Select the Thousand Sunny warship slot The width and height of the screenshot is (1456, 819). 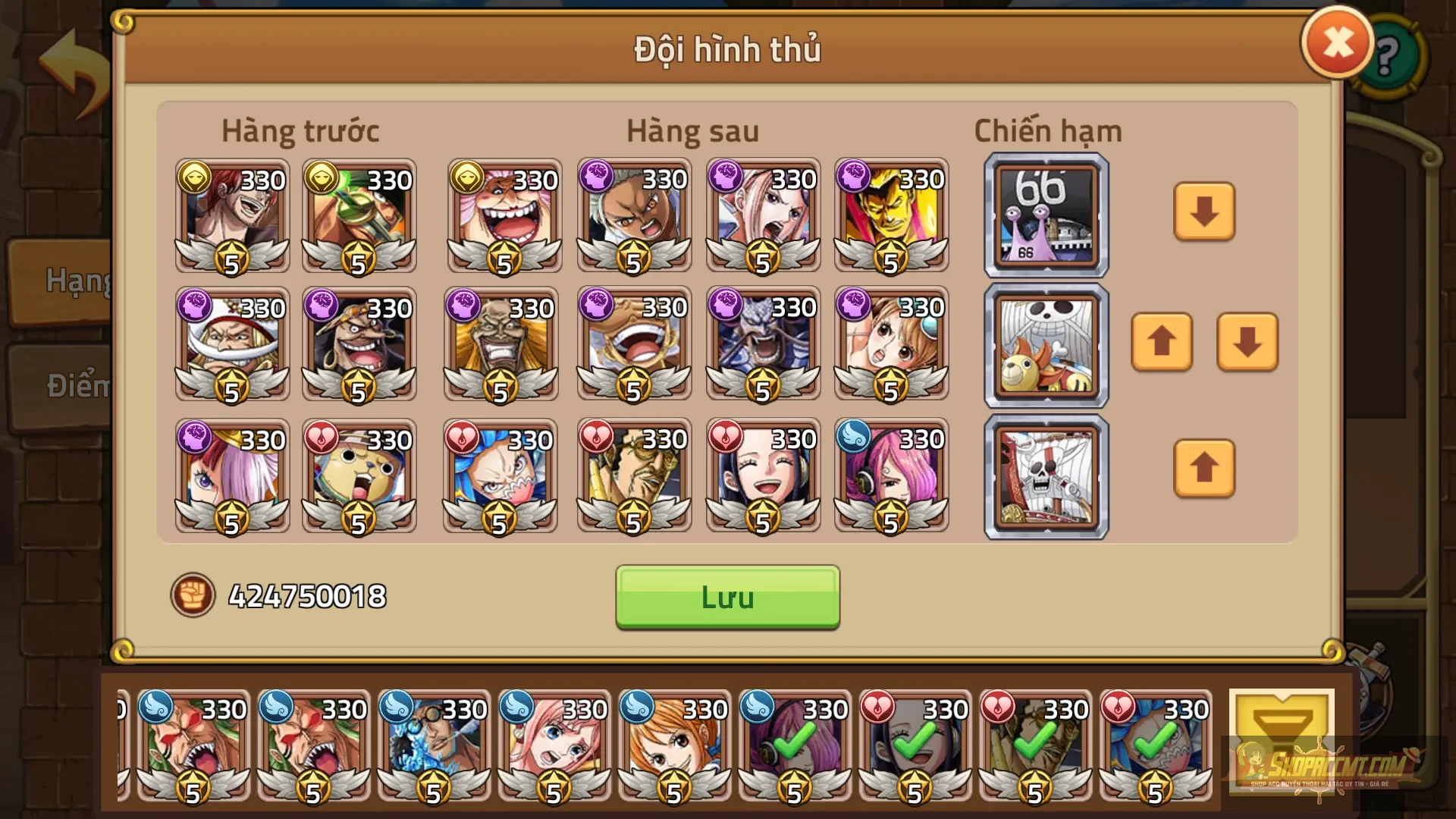(x=1045, y=345)
